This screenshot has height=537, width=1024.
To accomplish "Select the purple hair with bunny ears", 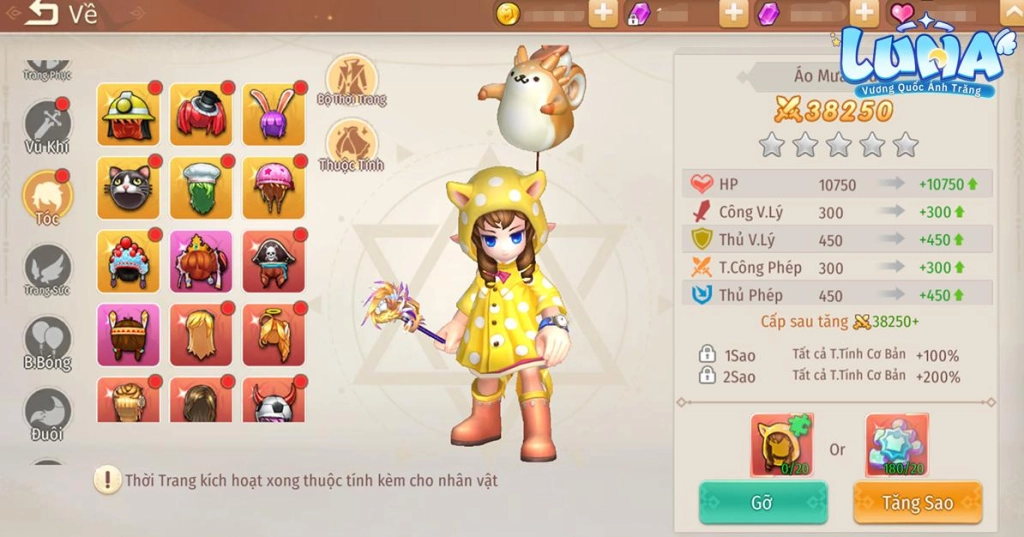I will click(273, 115).
